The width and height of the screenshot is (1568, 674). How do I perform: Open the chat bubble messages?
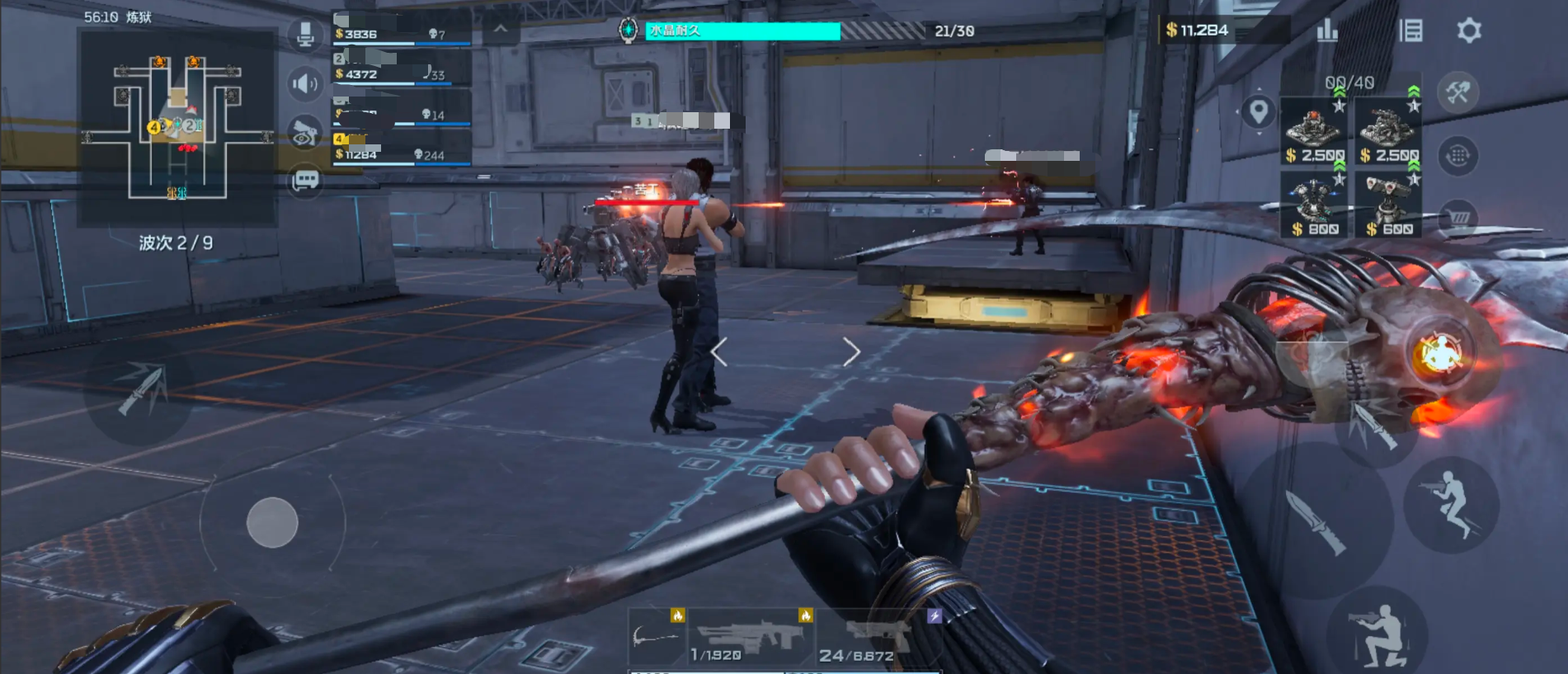[305, 180]
